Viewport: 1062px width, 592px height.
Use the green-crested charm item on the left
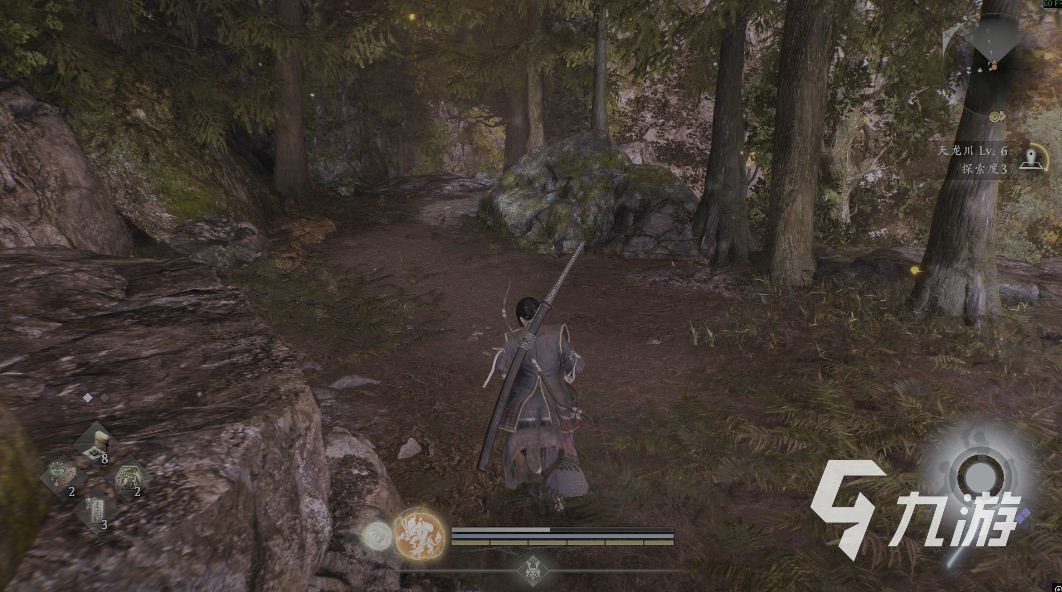[x=59, y=474]
